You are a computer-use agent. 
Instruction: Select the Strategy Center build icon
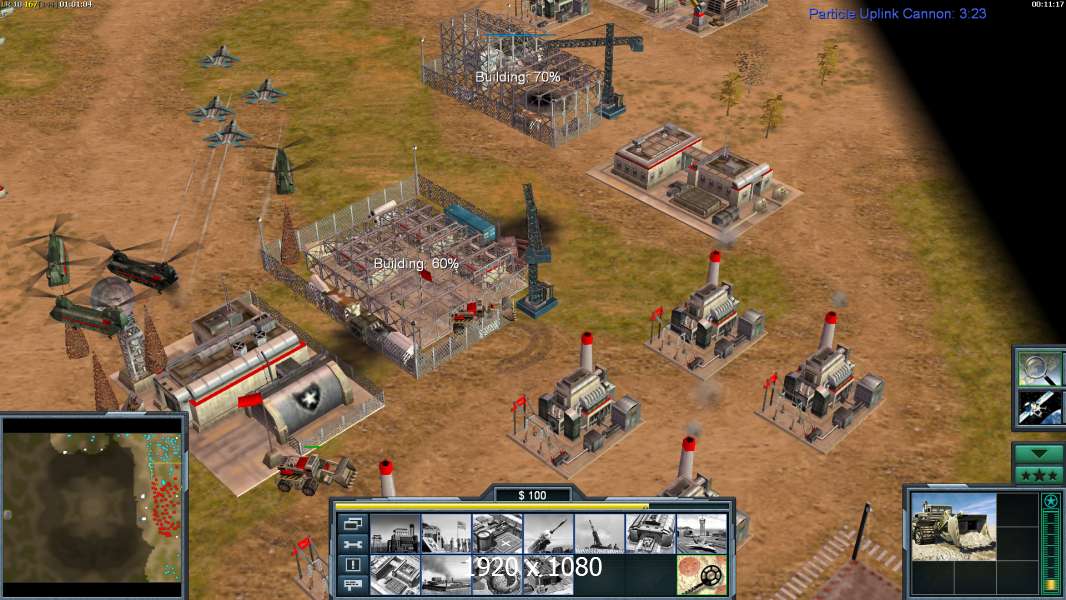click(395, 574)
